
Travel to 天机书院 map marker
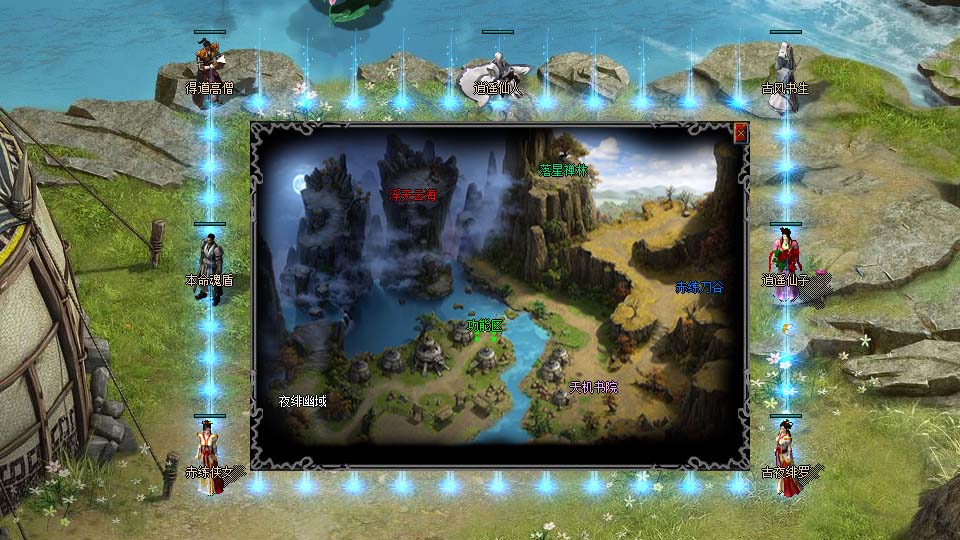pos(594,387)
